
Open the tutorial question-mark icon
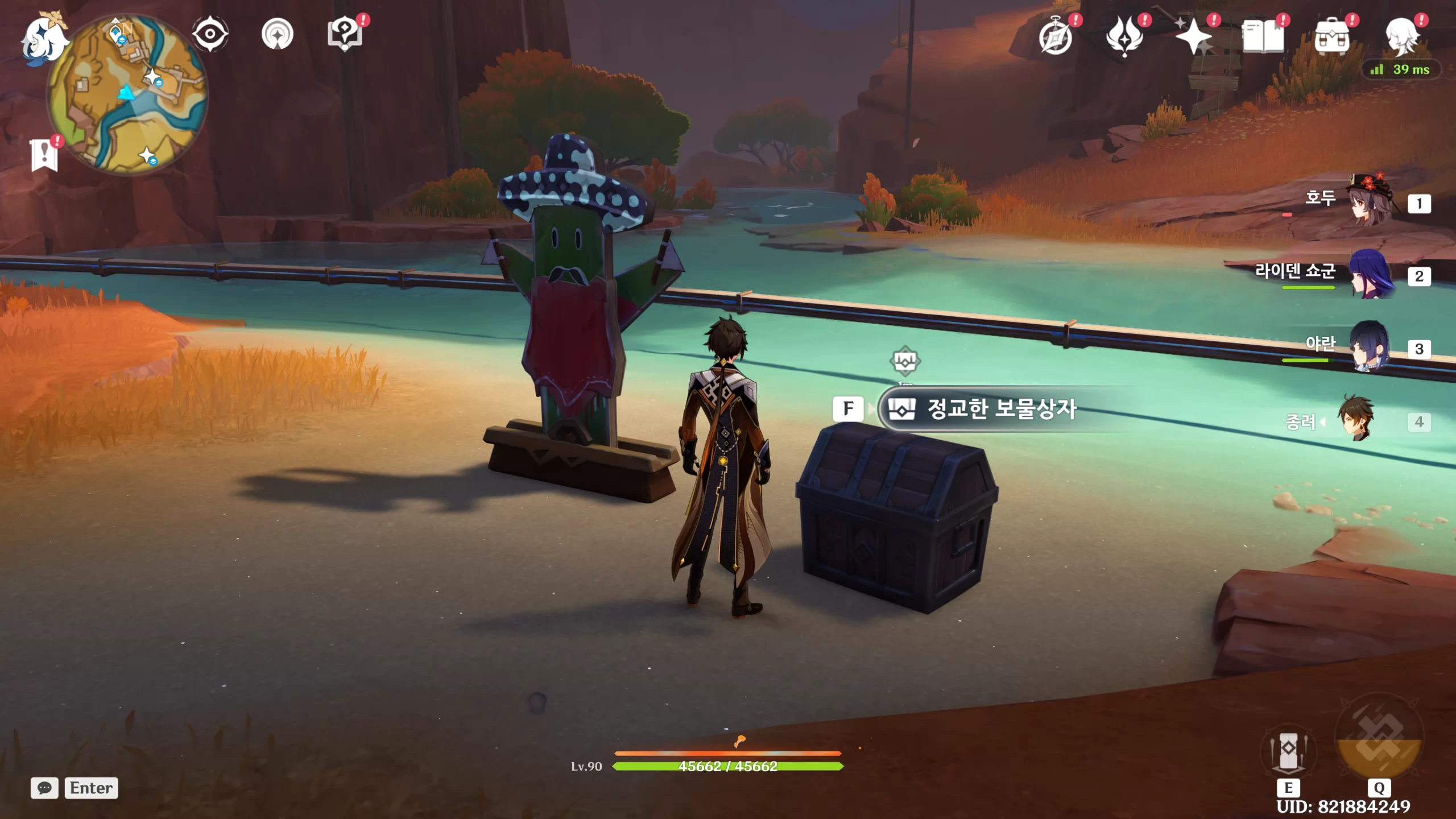(345, 34)
